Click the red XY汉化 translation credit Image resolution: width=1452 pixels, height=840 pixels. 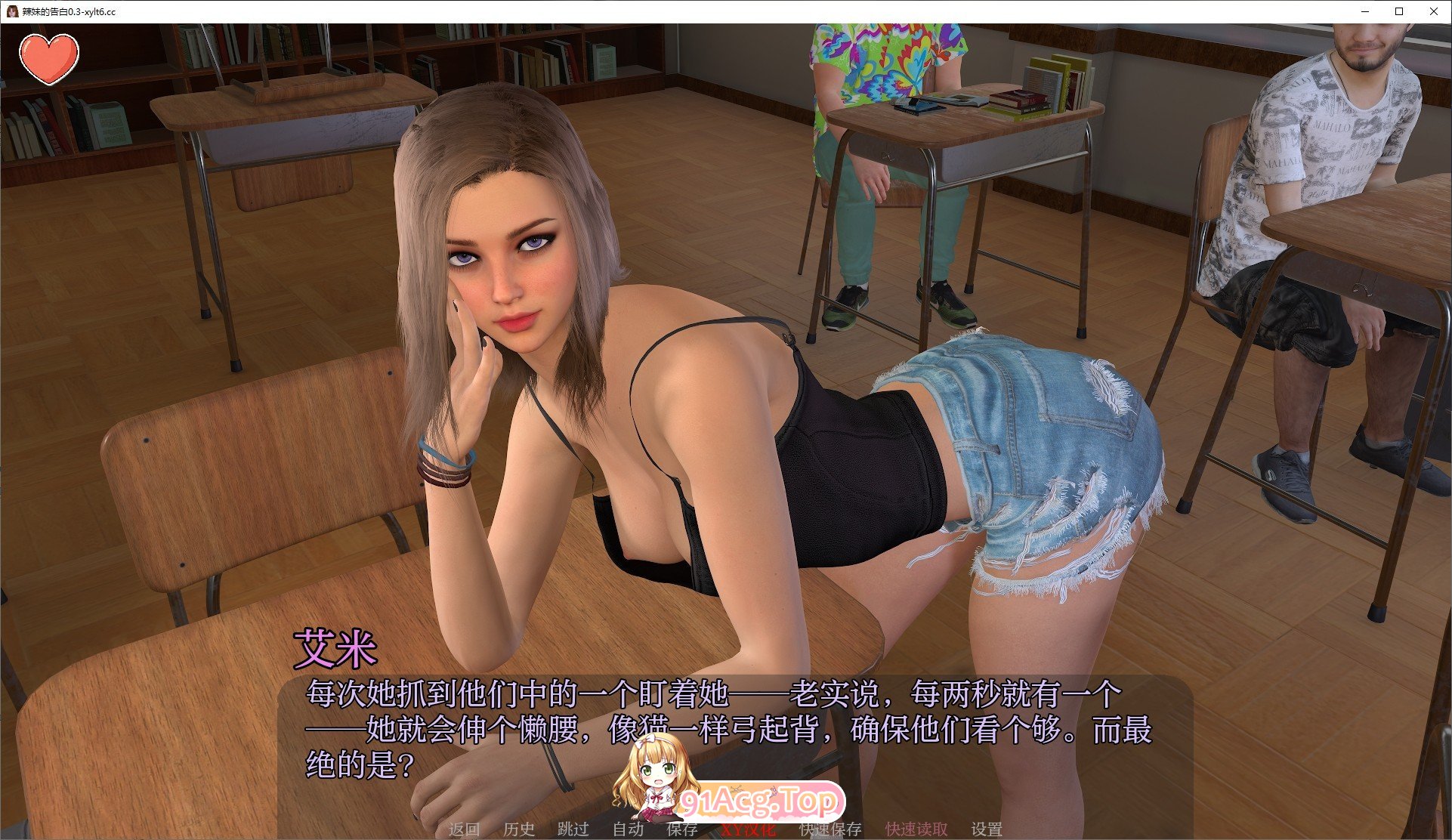click(x=749, y=829)
